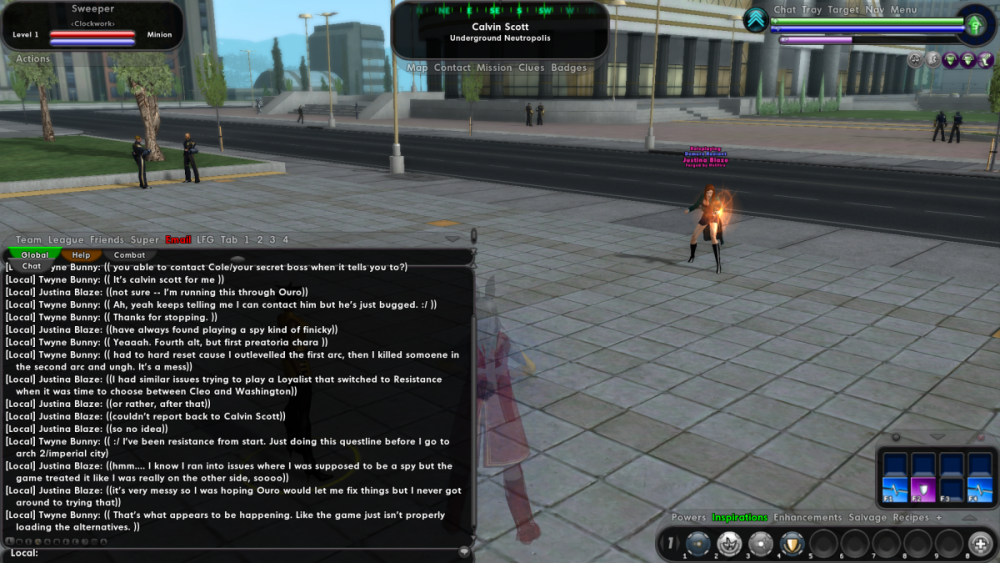View the Badges list
This screenshot has width=1000, height=563.
pos(569,68)
